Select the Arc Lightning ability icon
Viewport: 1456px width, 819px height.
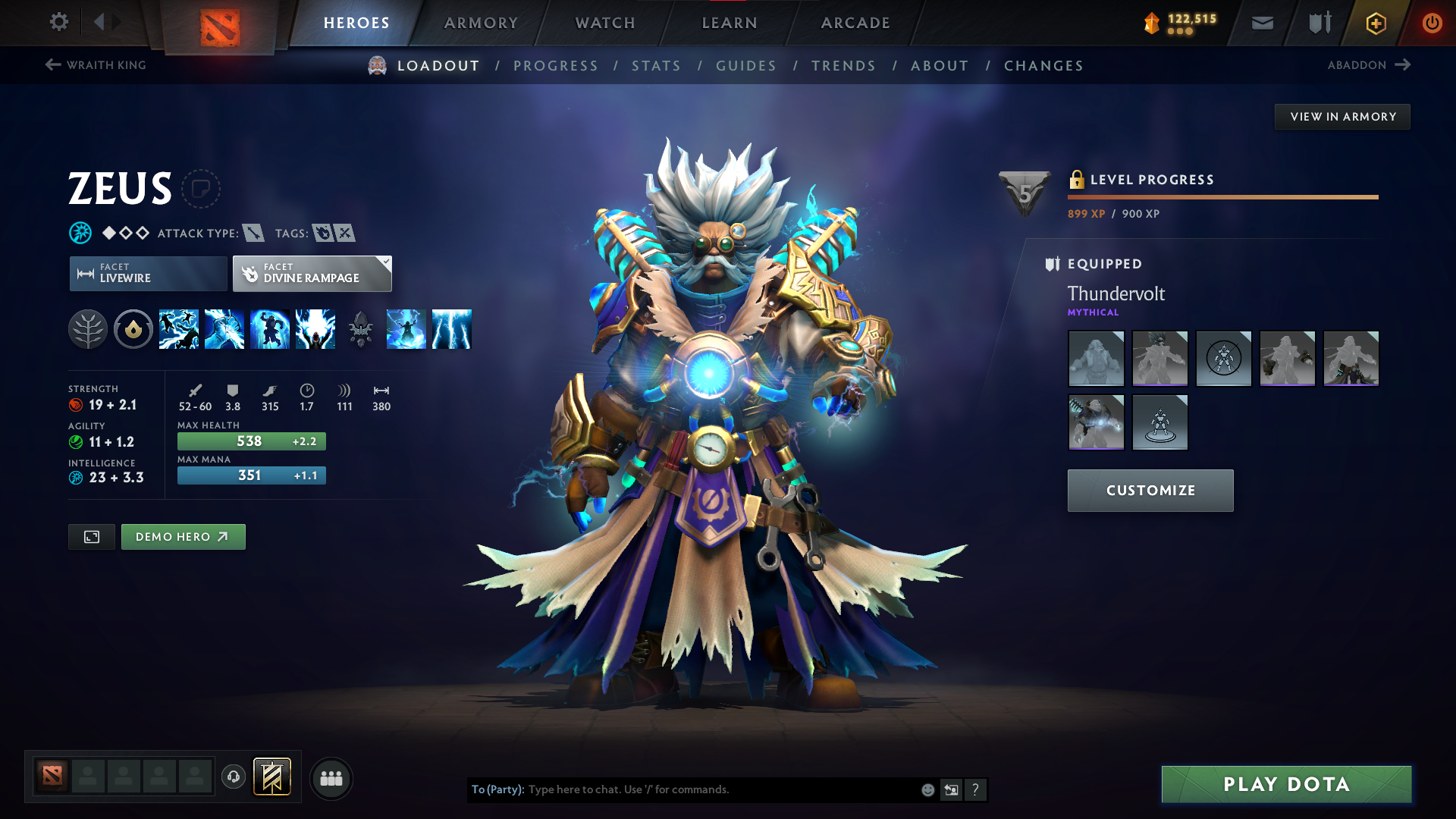(179, 328)
